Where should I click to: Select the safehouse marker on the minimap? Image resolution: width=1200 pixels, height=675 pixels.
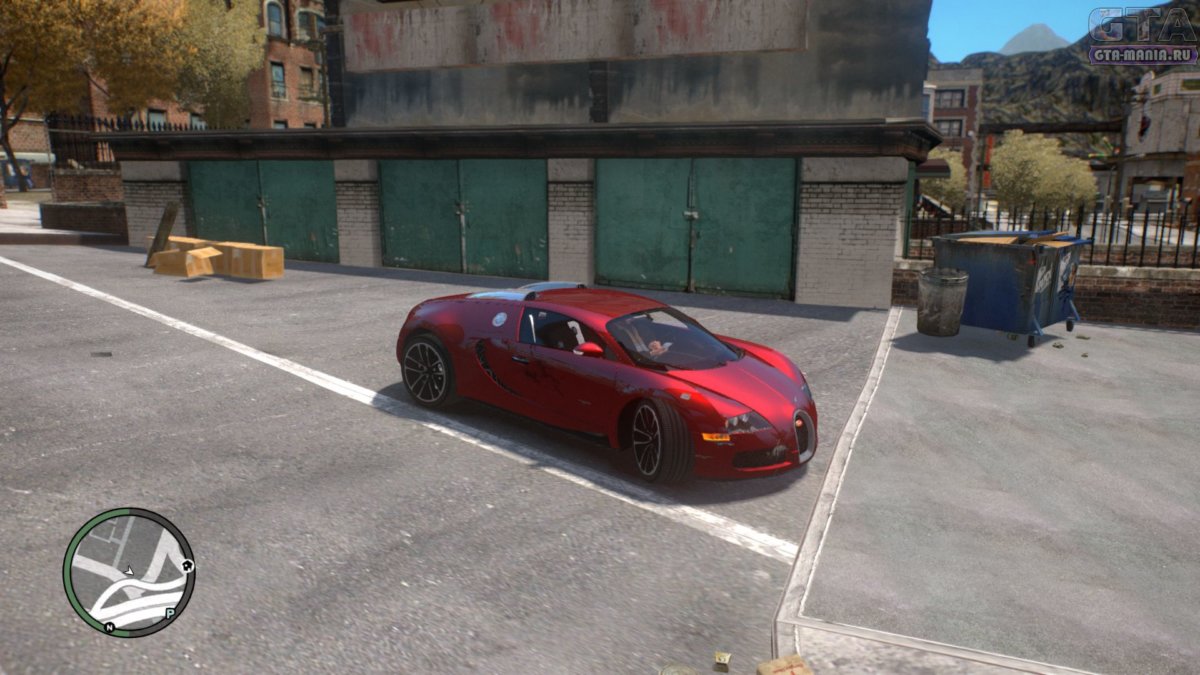coord(188,566)
